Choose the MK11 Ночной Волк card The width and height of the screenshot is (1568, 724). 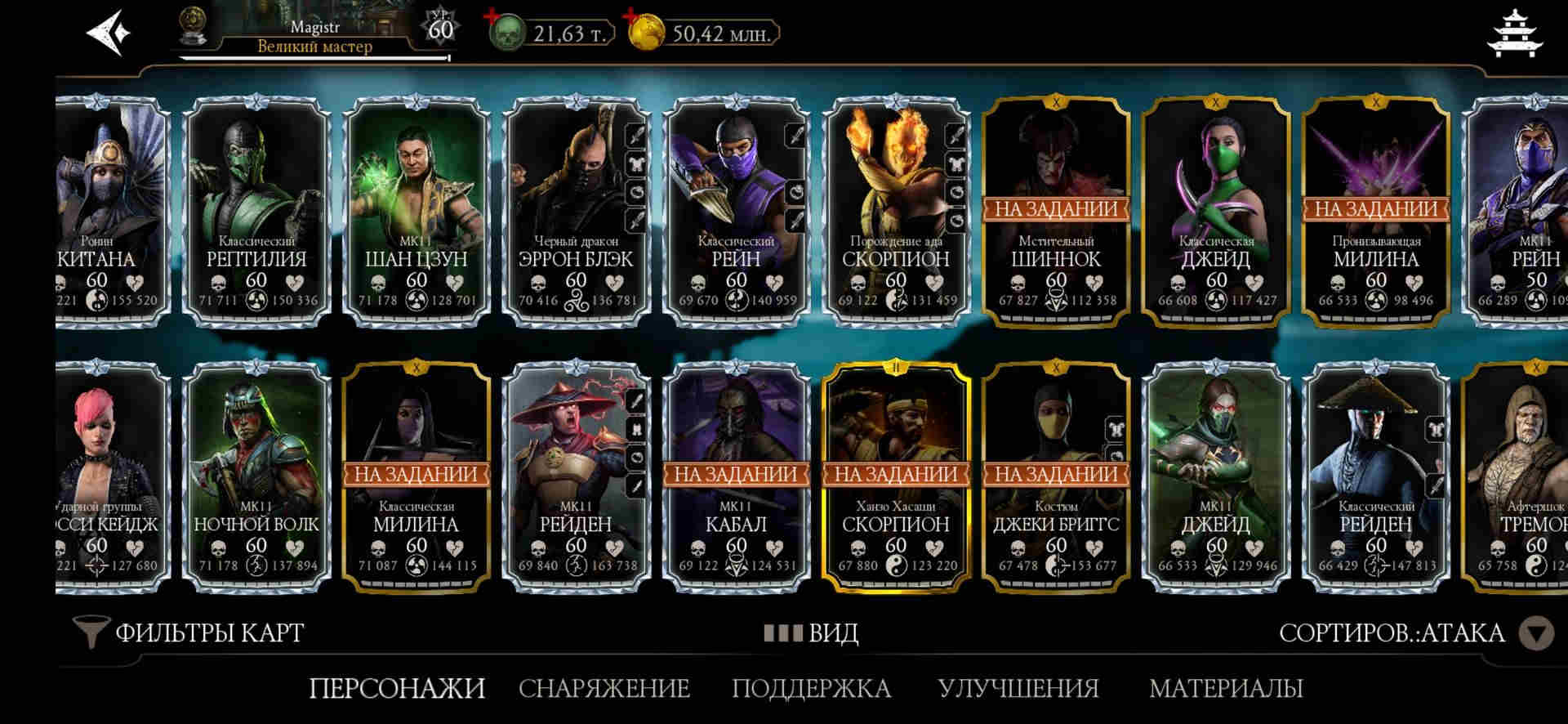pyautogui.click(x=256, y=476)
